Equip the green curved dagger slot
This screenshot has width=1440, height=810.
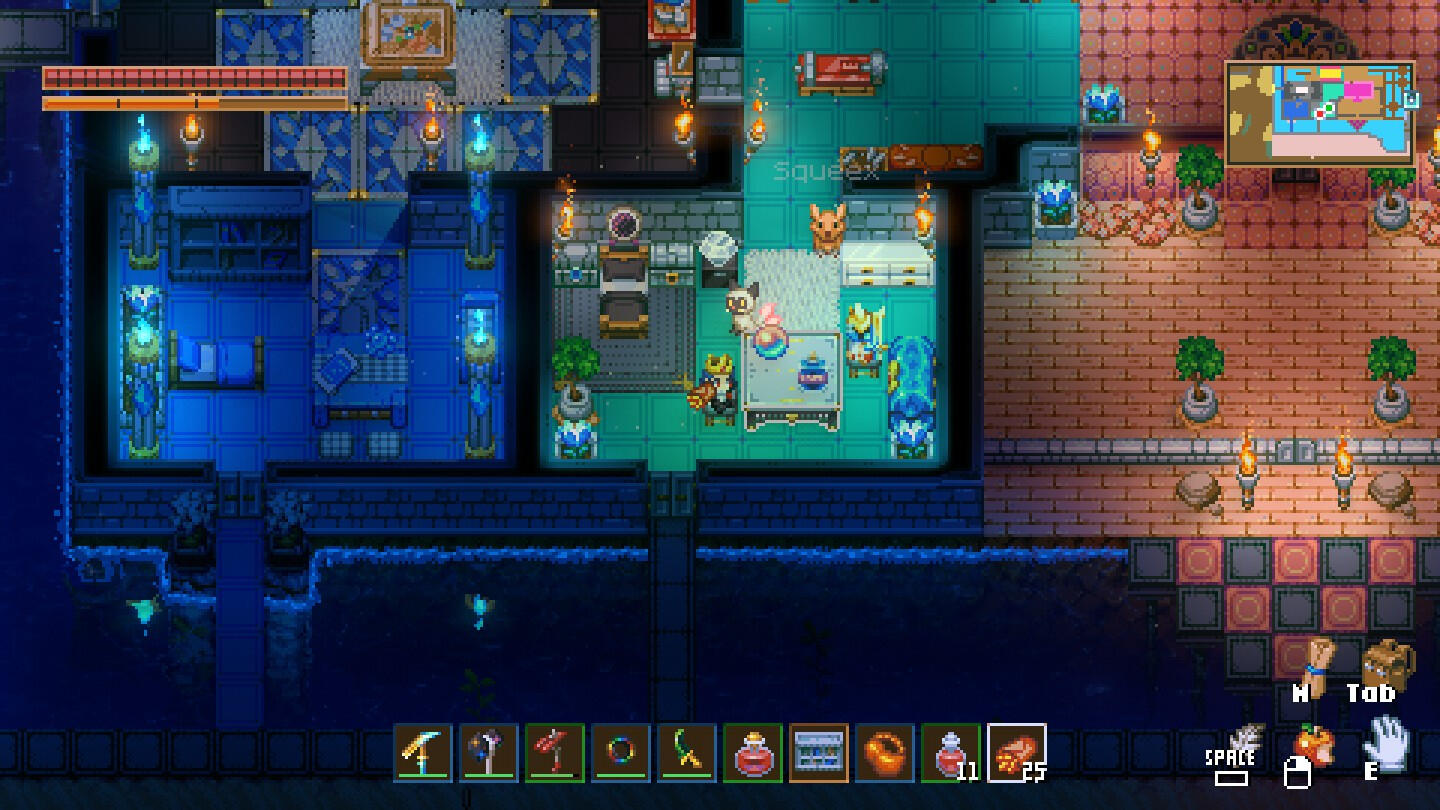pos(687,752)
